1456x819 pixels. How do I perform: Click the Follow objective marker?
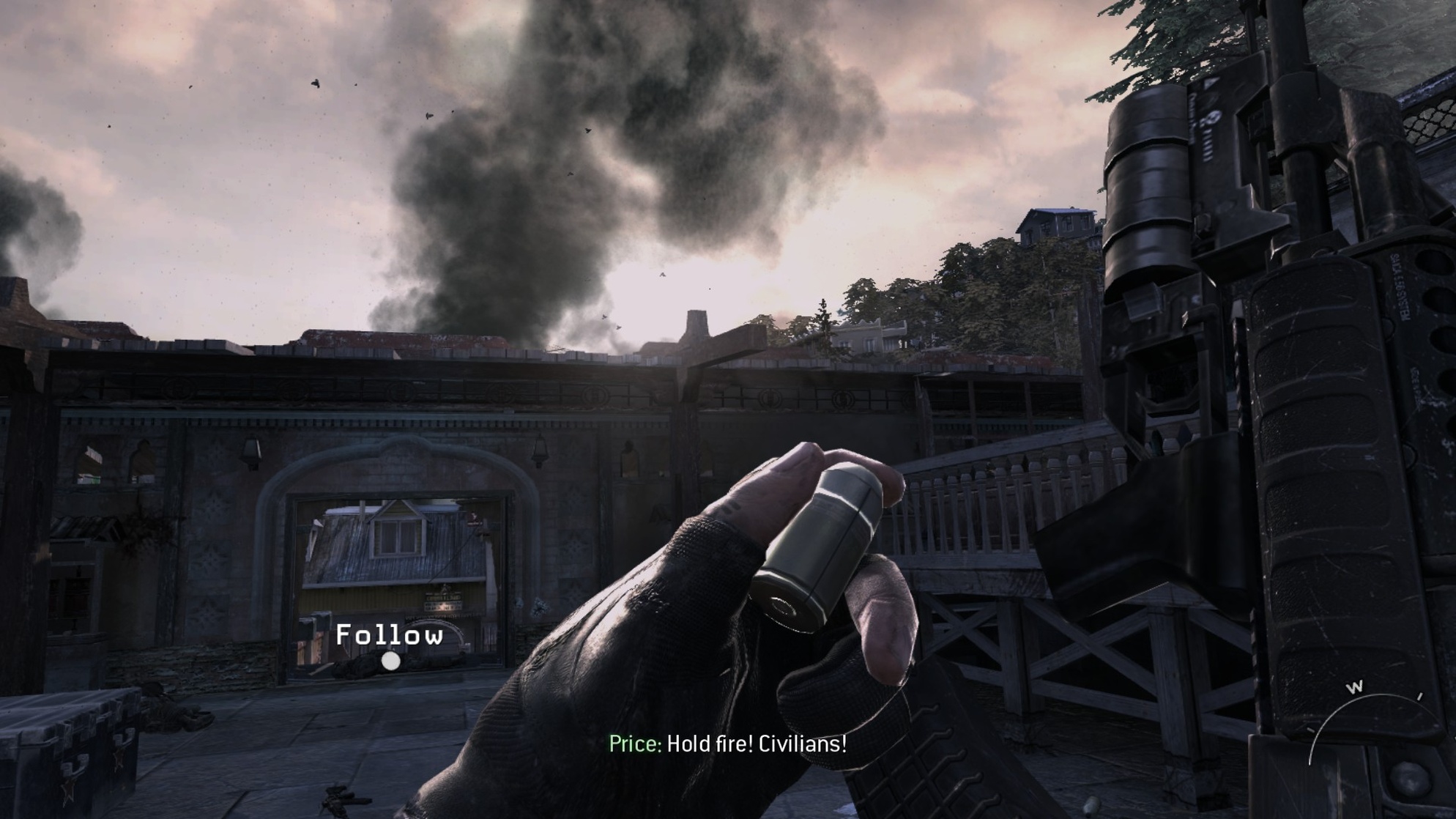point(391,661)
